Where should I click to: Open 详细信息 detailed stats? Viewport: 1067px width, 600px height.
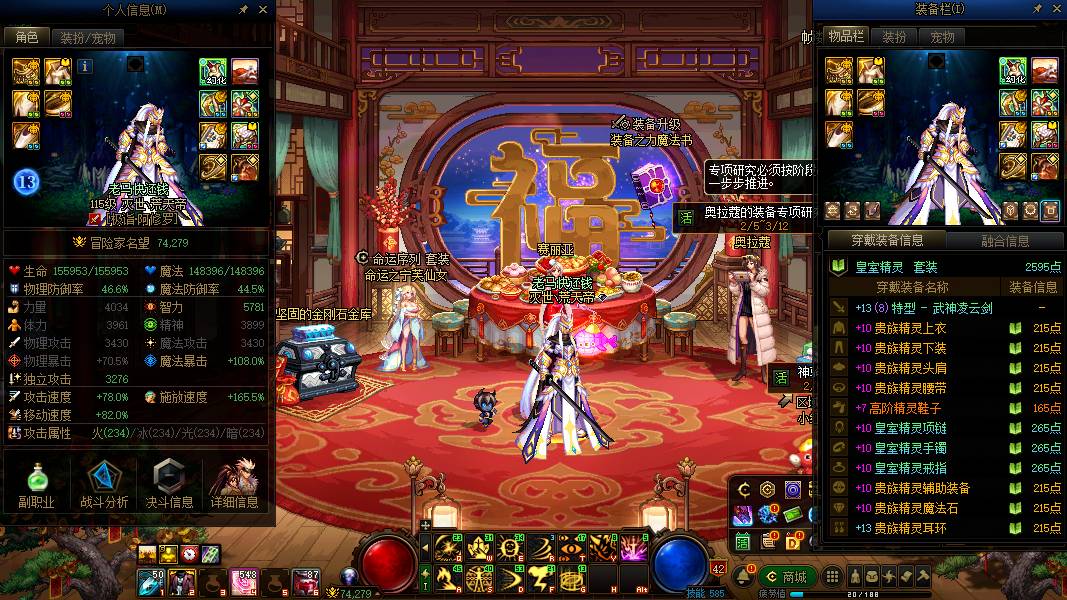click(x=235, y=485)
